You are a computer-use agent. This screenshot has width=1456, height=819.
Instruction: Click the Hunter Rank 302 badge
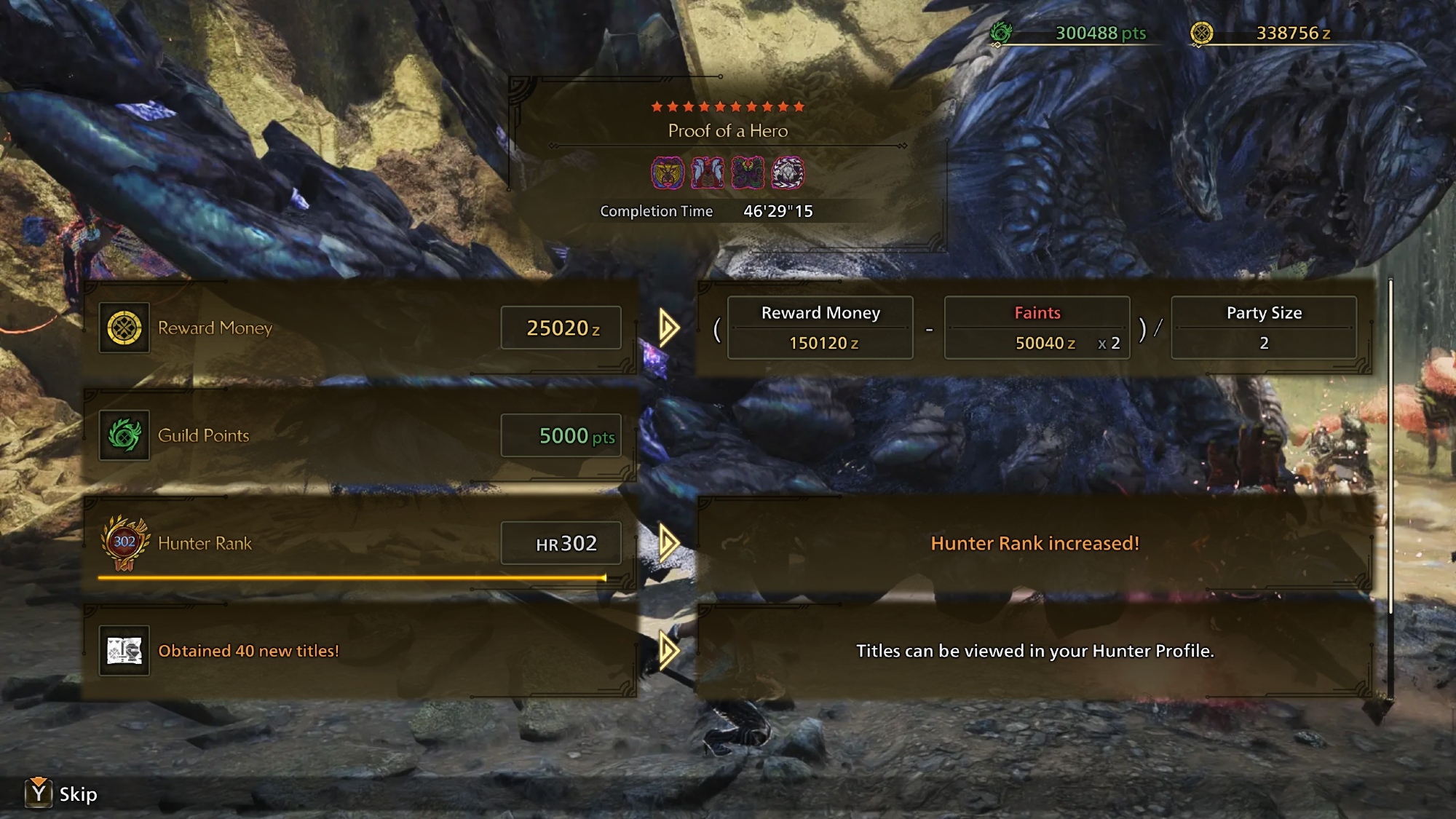[x=124, y=543]
